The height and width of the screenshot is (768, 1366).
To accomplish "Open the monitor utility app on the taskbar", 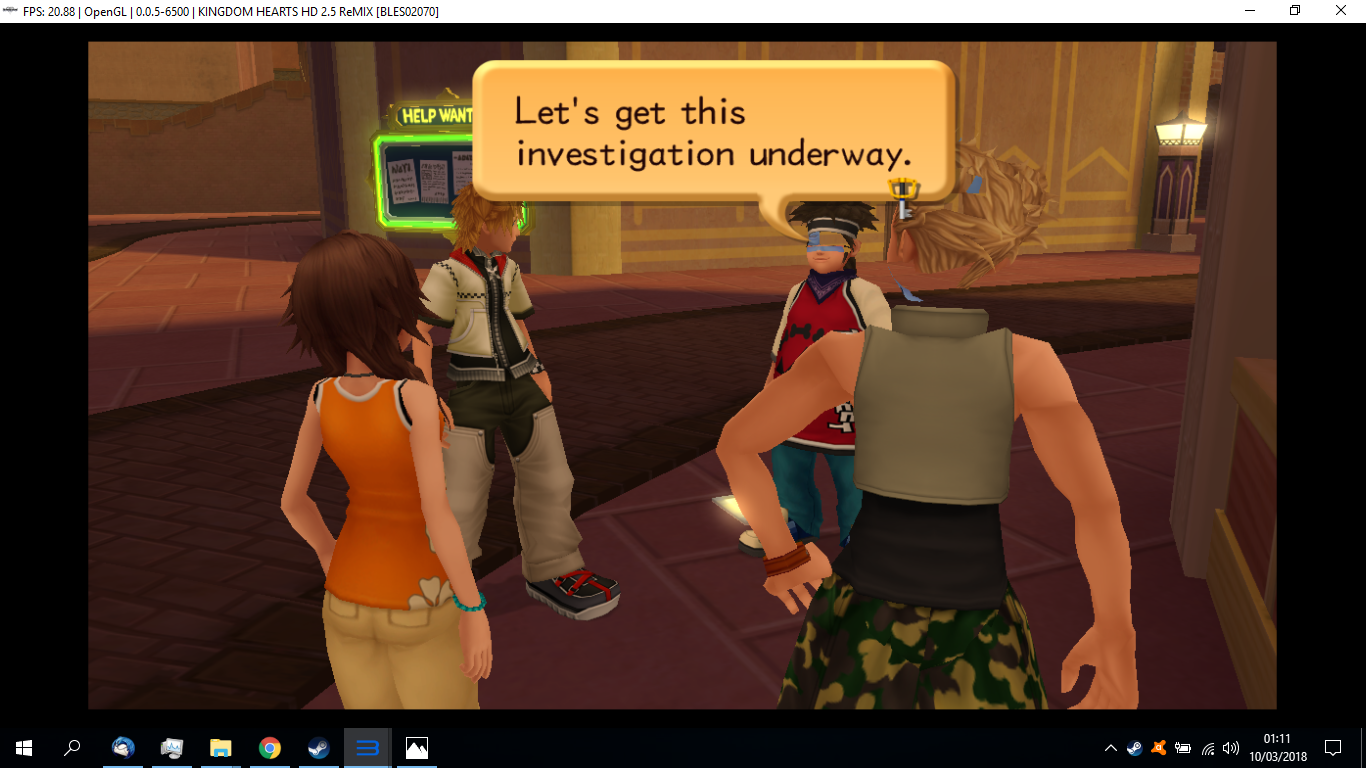I will (172, 748).
